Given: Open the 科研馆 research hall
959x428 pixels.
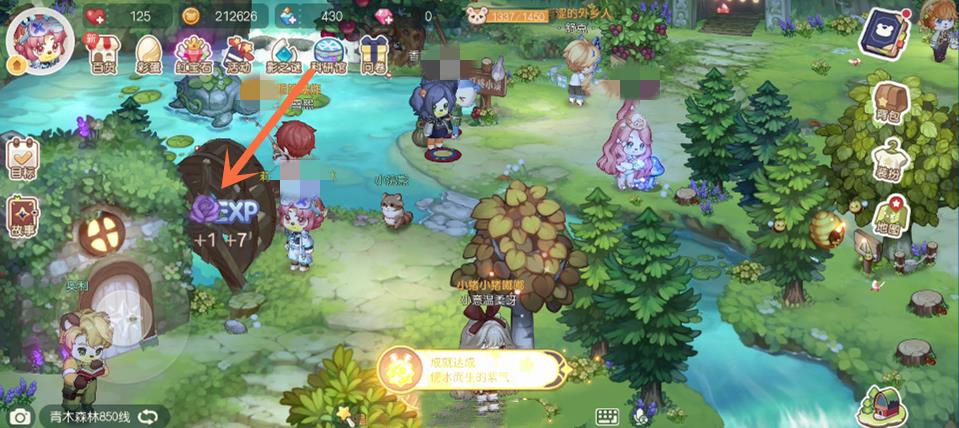Looking at the screenshot, I should (329, 54).
